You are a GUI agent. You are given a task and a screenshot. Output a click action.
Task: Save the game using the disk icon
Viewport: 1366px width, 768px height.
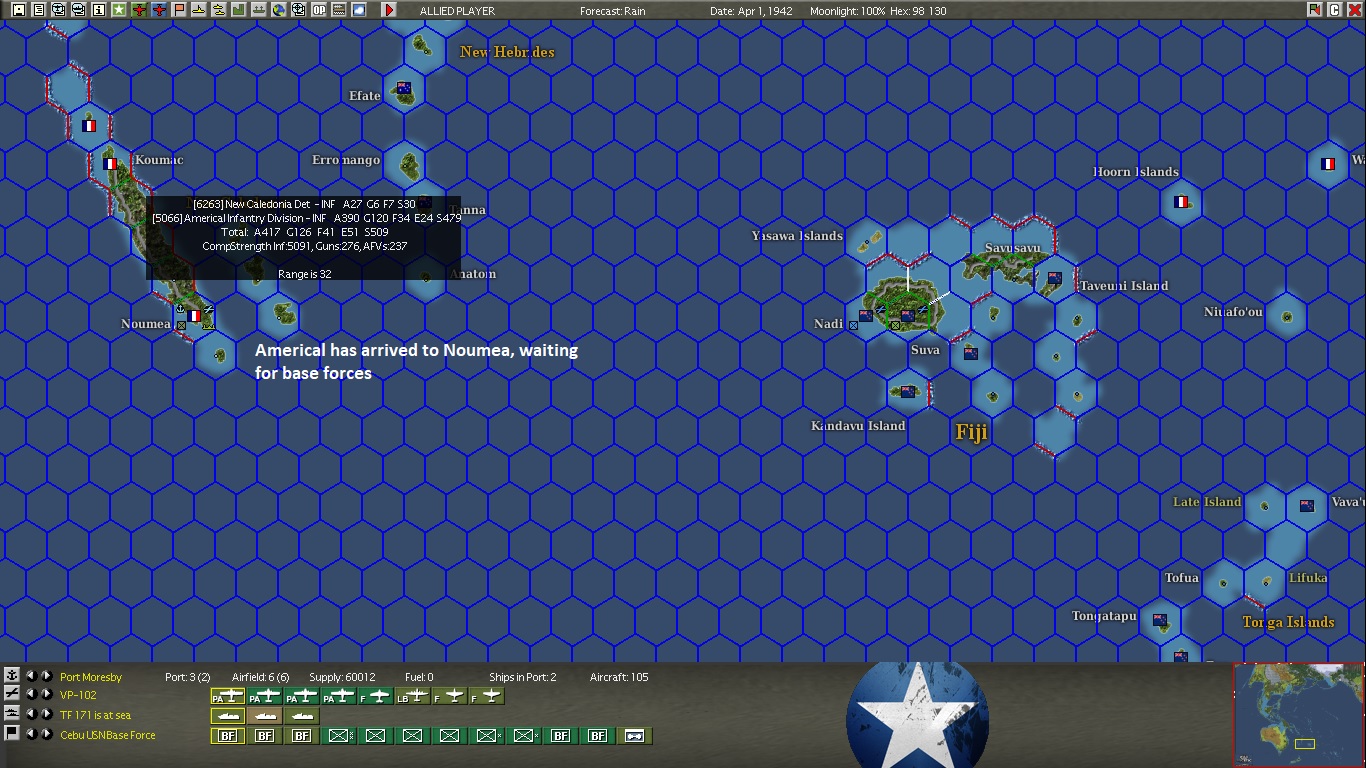pos(17,8)
